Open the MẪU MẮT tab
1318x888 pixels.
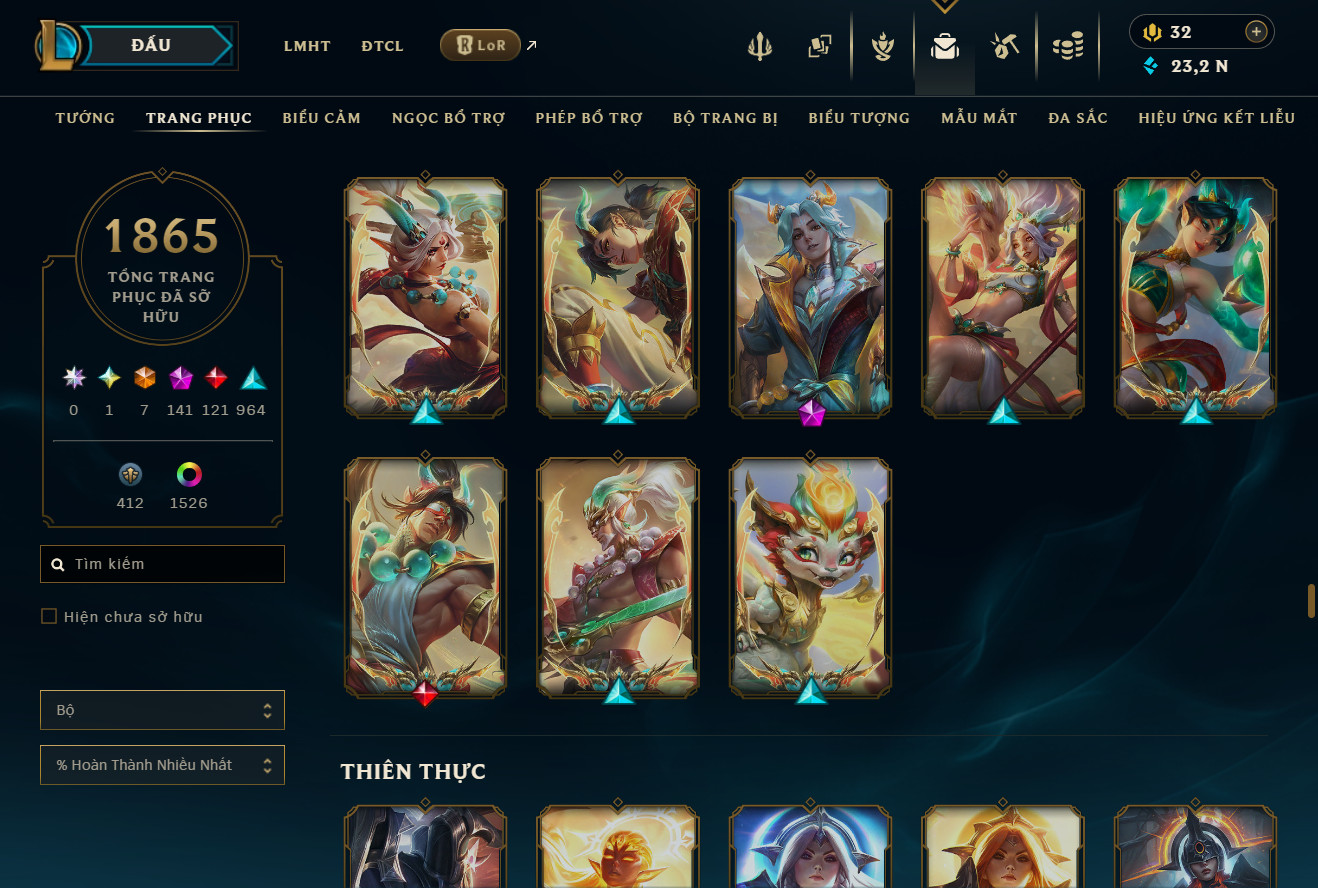pos(979,118)
